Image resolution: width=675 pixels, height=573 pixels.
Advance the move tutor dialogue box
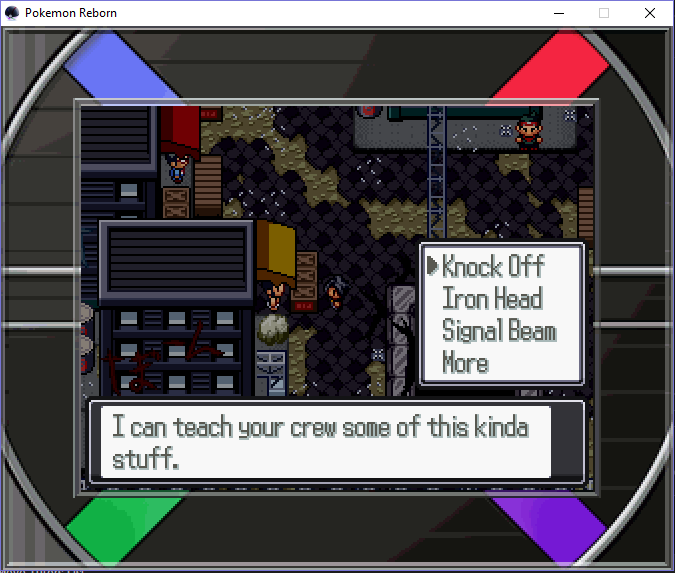336,441
